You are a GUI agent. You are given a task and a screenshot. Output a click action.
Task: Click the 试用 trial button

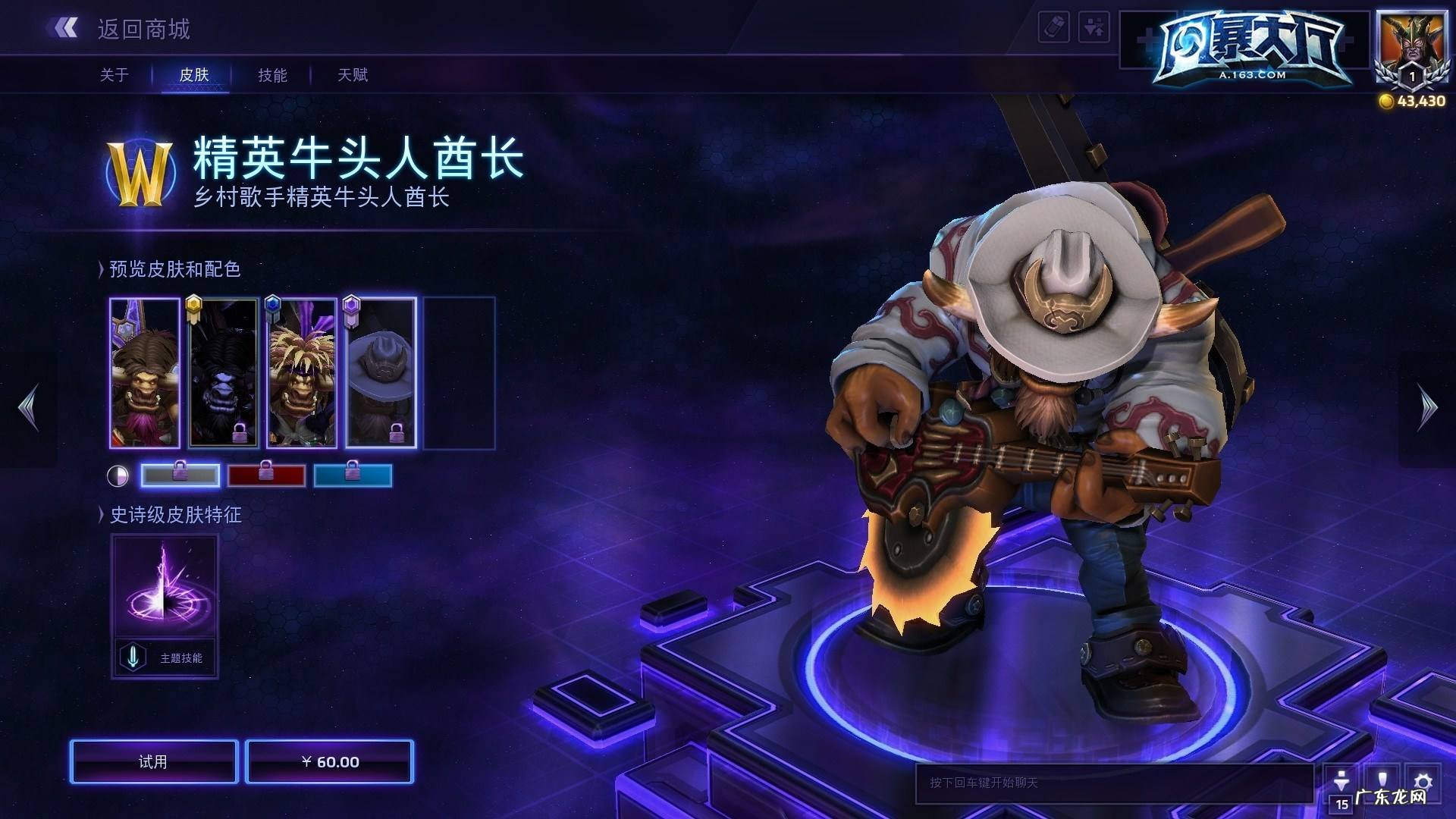tap(152, 762)
